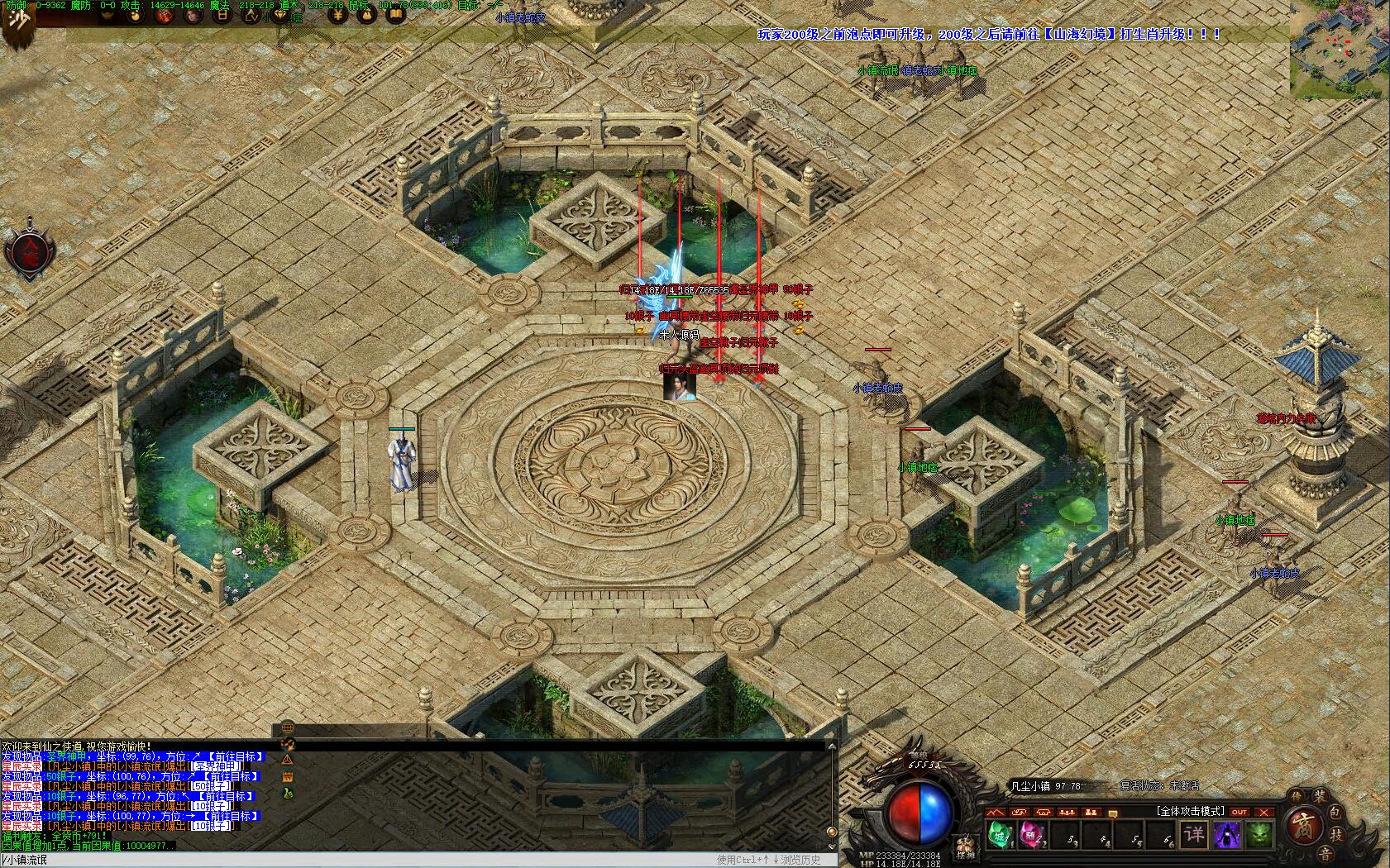Image resolution: width=1390 pixels, height=868 pixels.
Task: Activate the green demon face skill
Action: tap(1259, 833)
